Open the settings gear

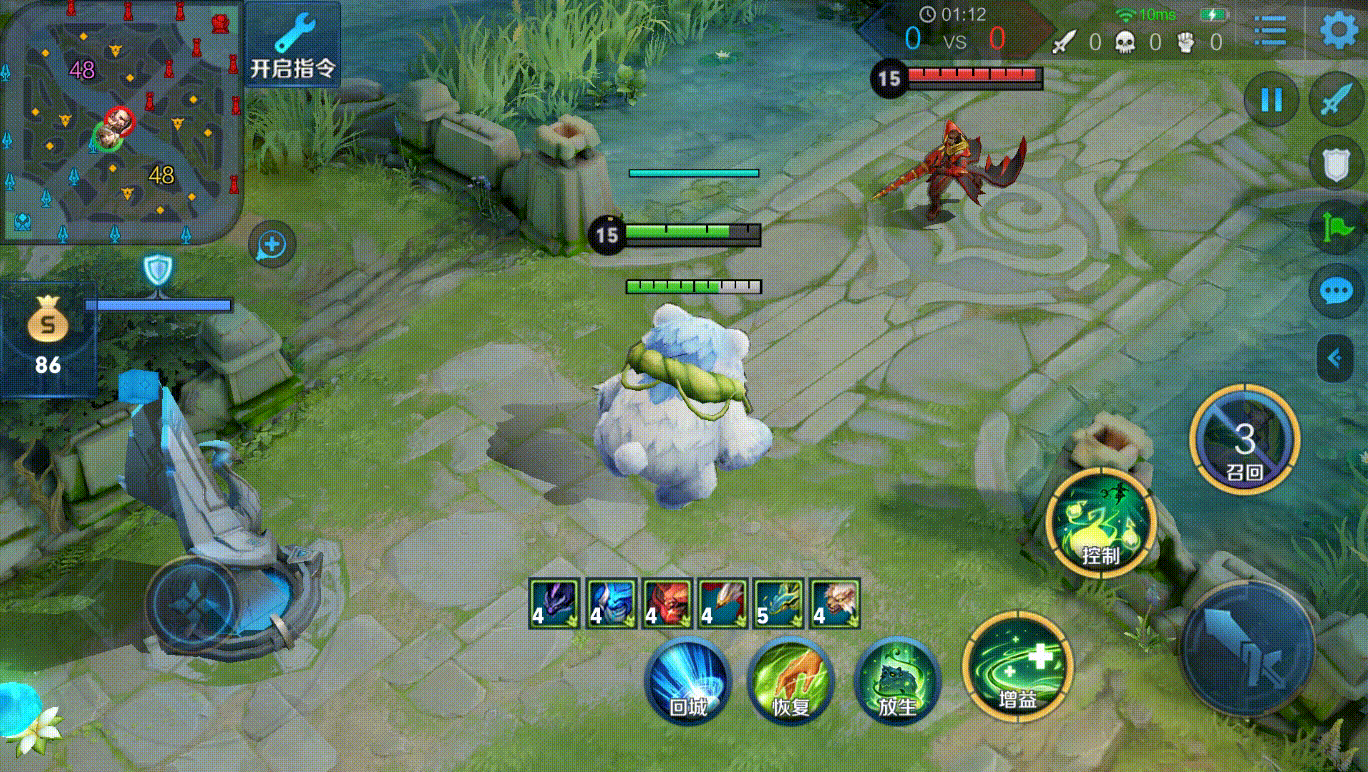(x=1339, y=30)
